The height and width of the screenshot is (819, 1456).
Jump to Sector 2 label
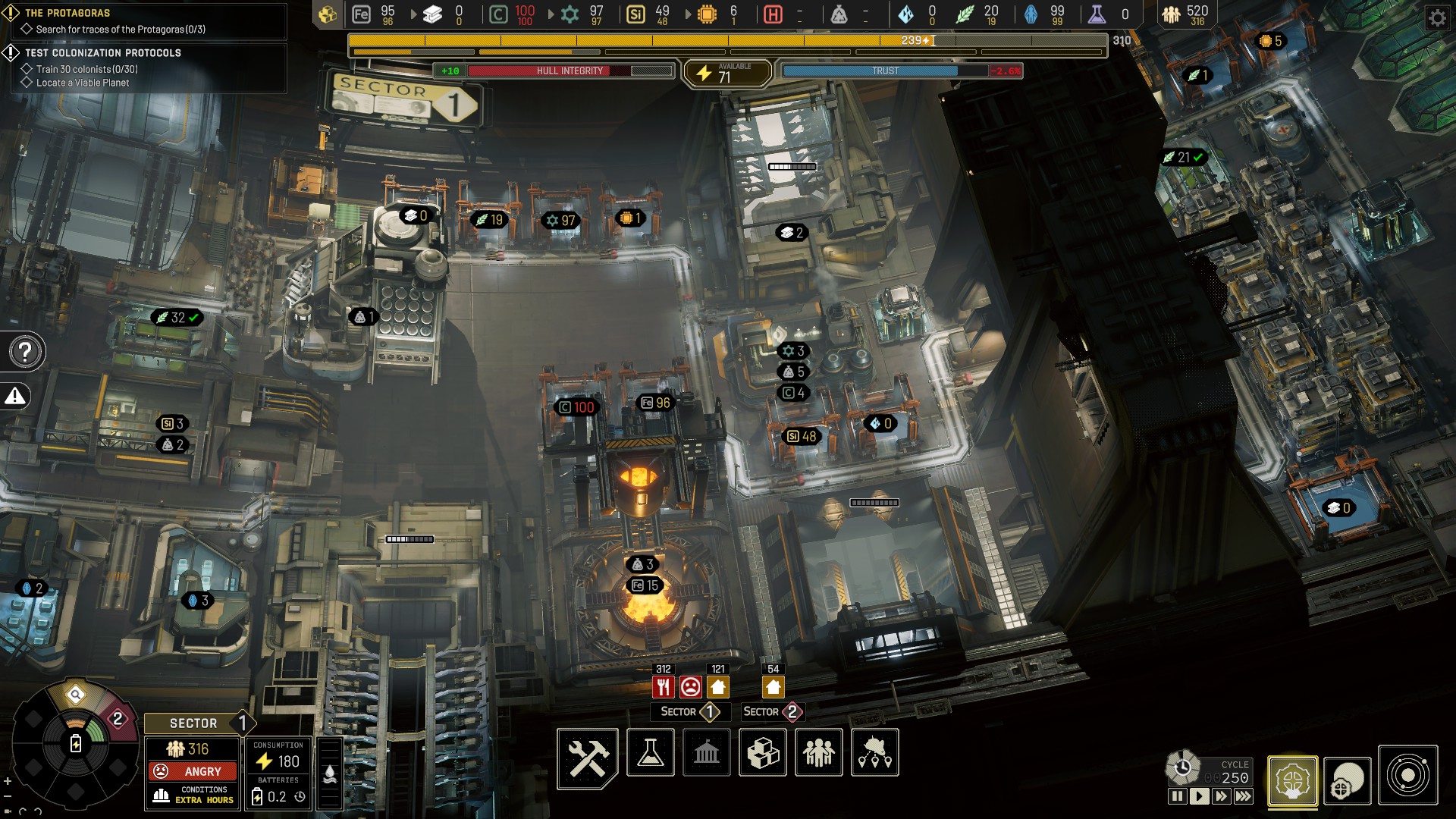coord(772,712)
